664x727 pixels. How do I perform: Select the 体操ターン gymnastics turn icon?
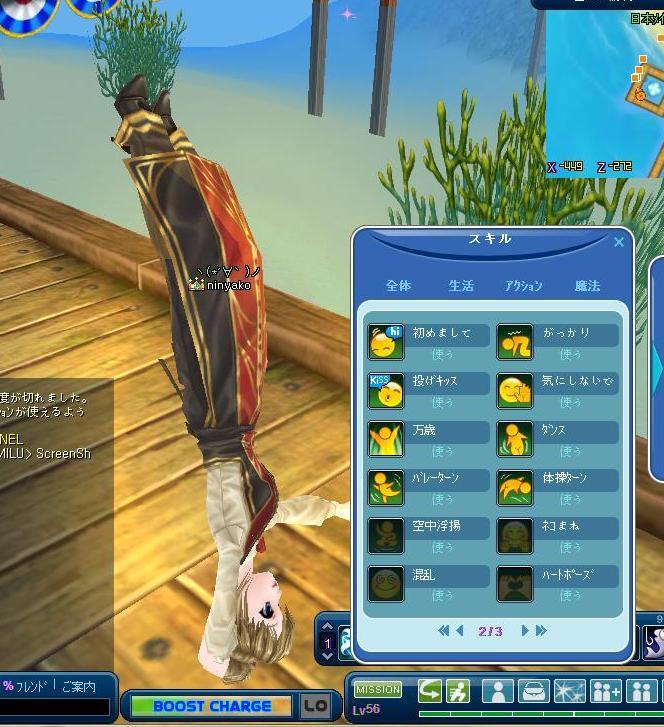click(515, 488)
